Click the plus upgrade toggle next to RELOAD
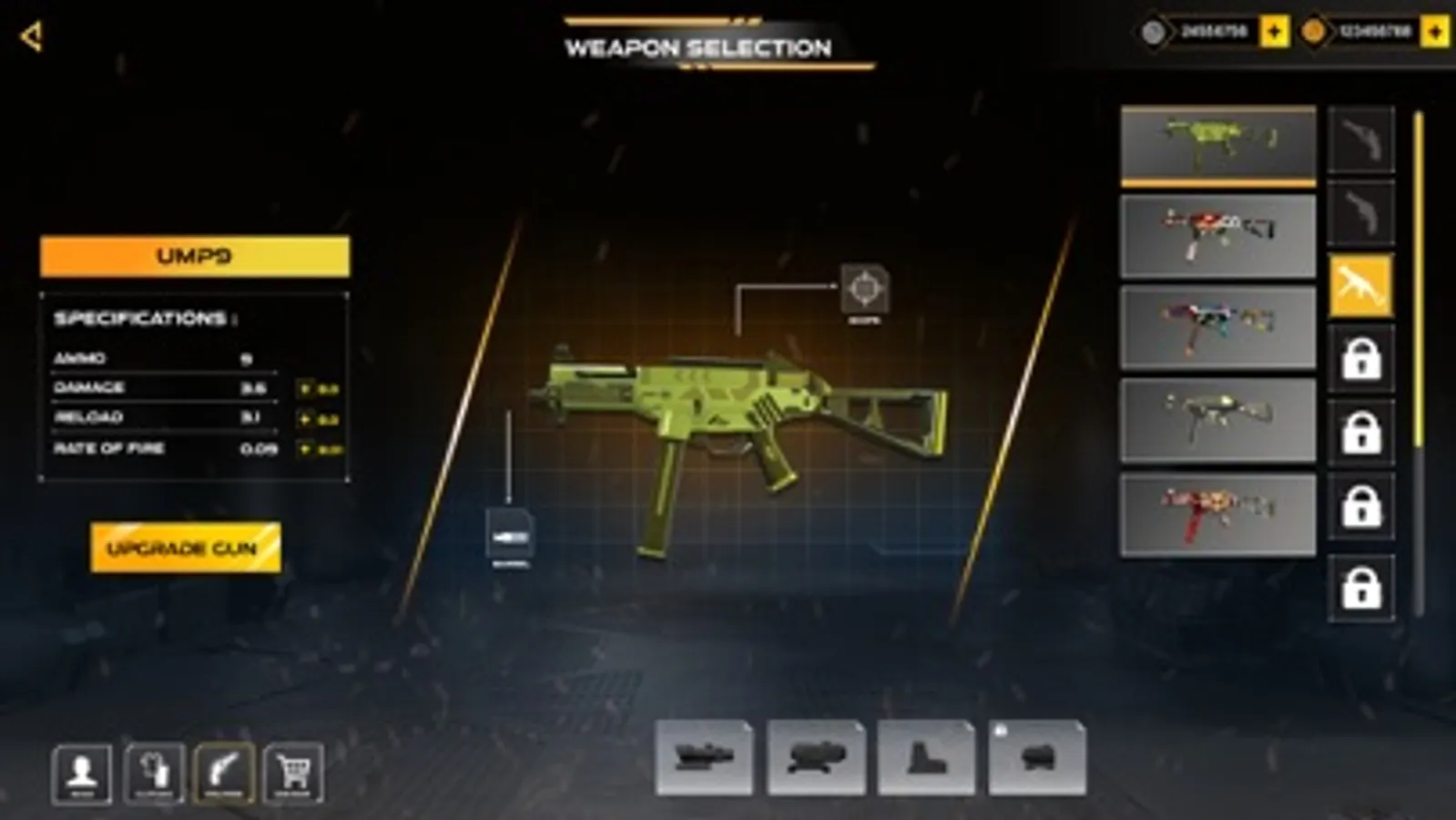The height and width of the screenshot is (820, 1456). [306, 417]
